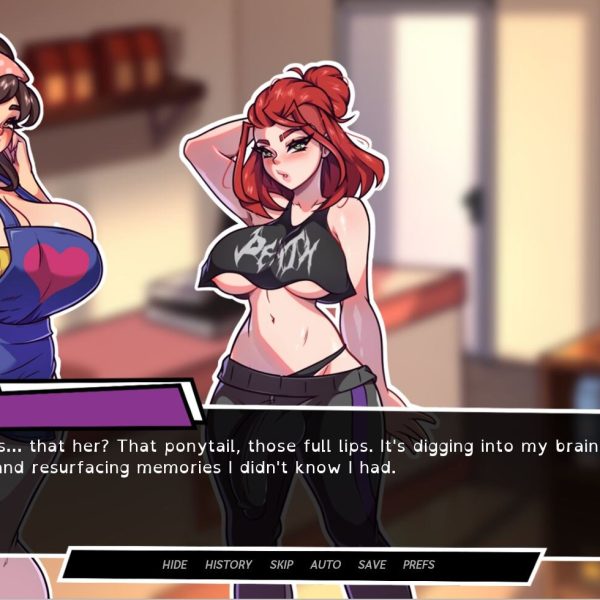This screenshot has width=600, height=600.
Task: Activate SKIP to fast-forward dialogue
Action: [281, 565]
